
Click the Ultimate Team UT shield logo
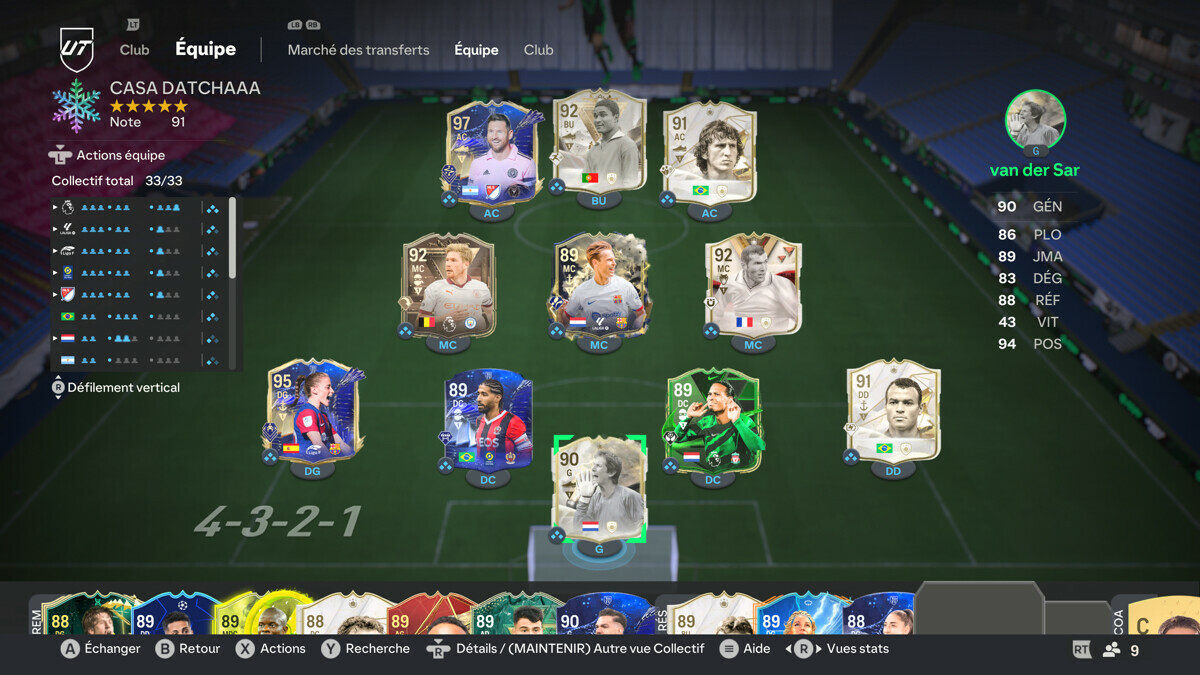coord(77,49)
